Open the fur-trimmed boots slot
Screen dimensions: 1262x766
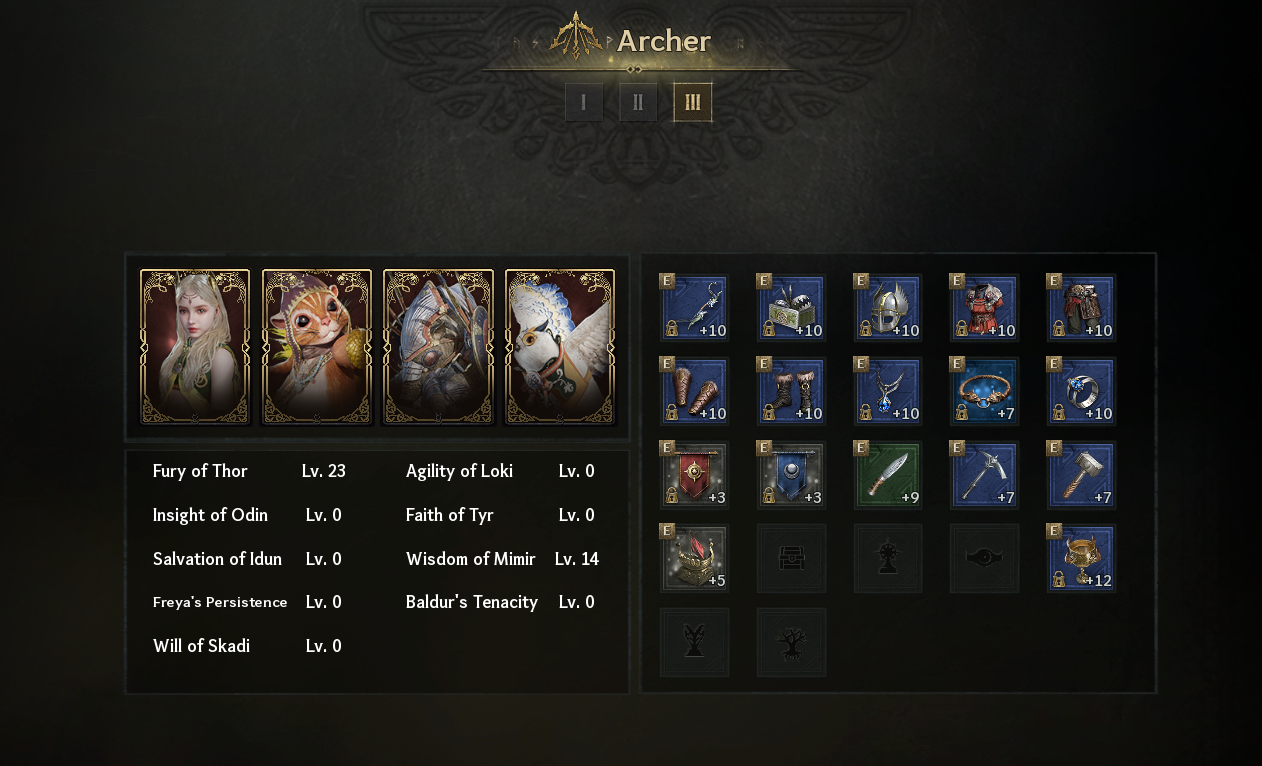(791, 392)
